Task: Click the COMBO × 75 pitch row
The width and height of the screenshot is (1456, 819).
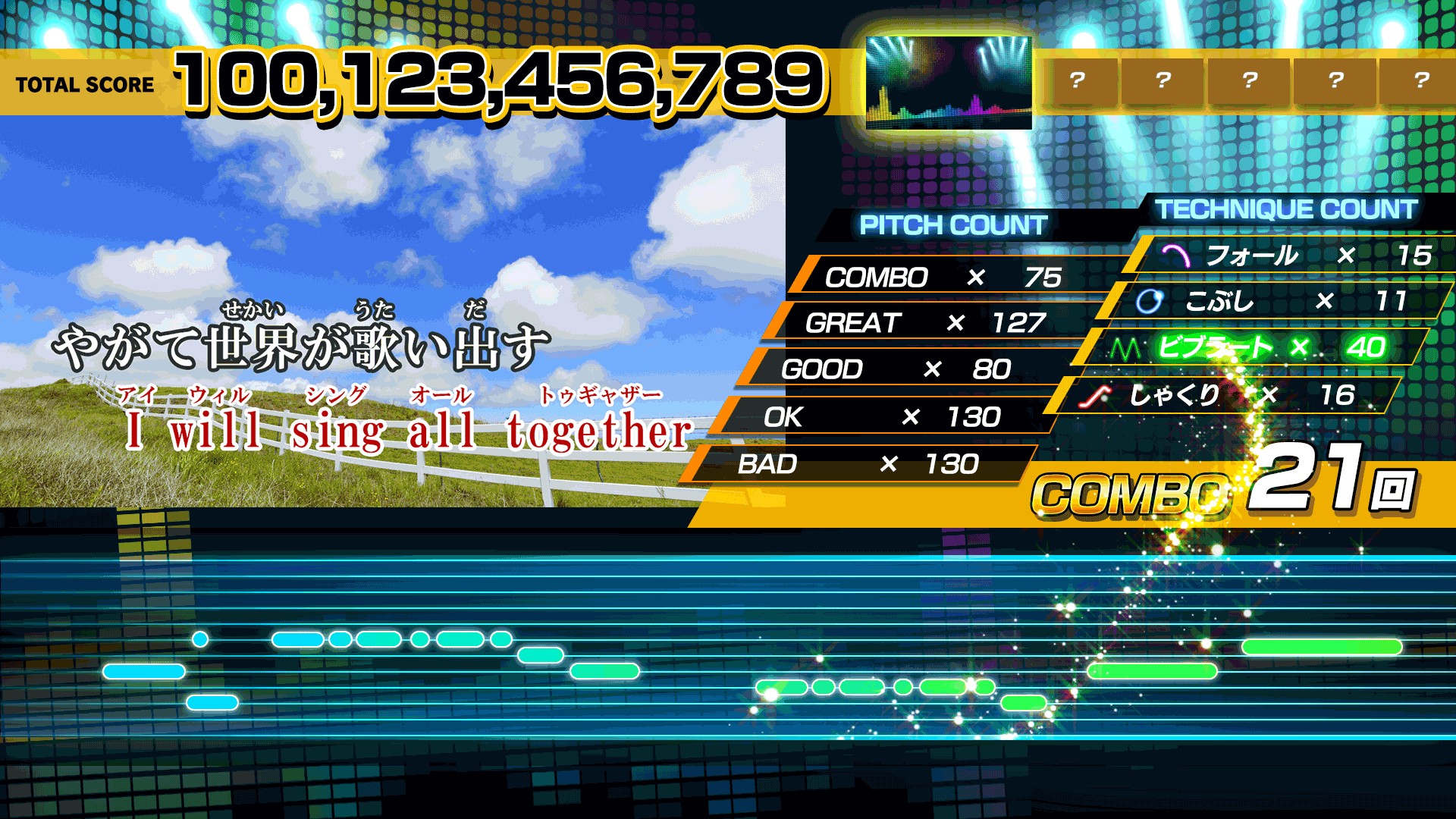Action: tap(944, 278)
